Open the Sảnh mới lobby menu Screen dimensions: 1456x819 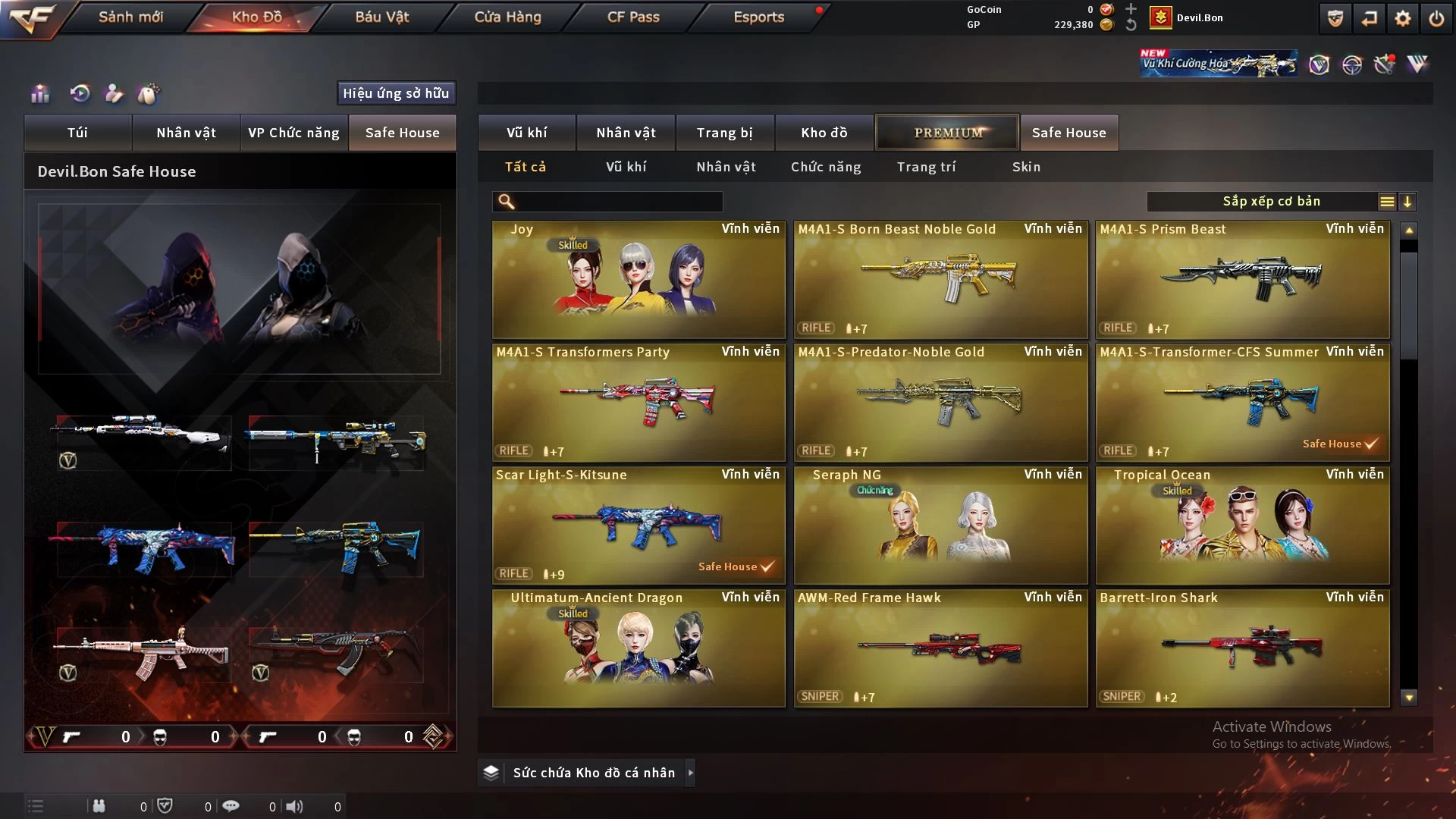click(130, 17)
